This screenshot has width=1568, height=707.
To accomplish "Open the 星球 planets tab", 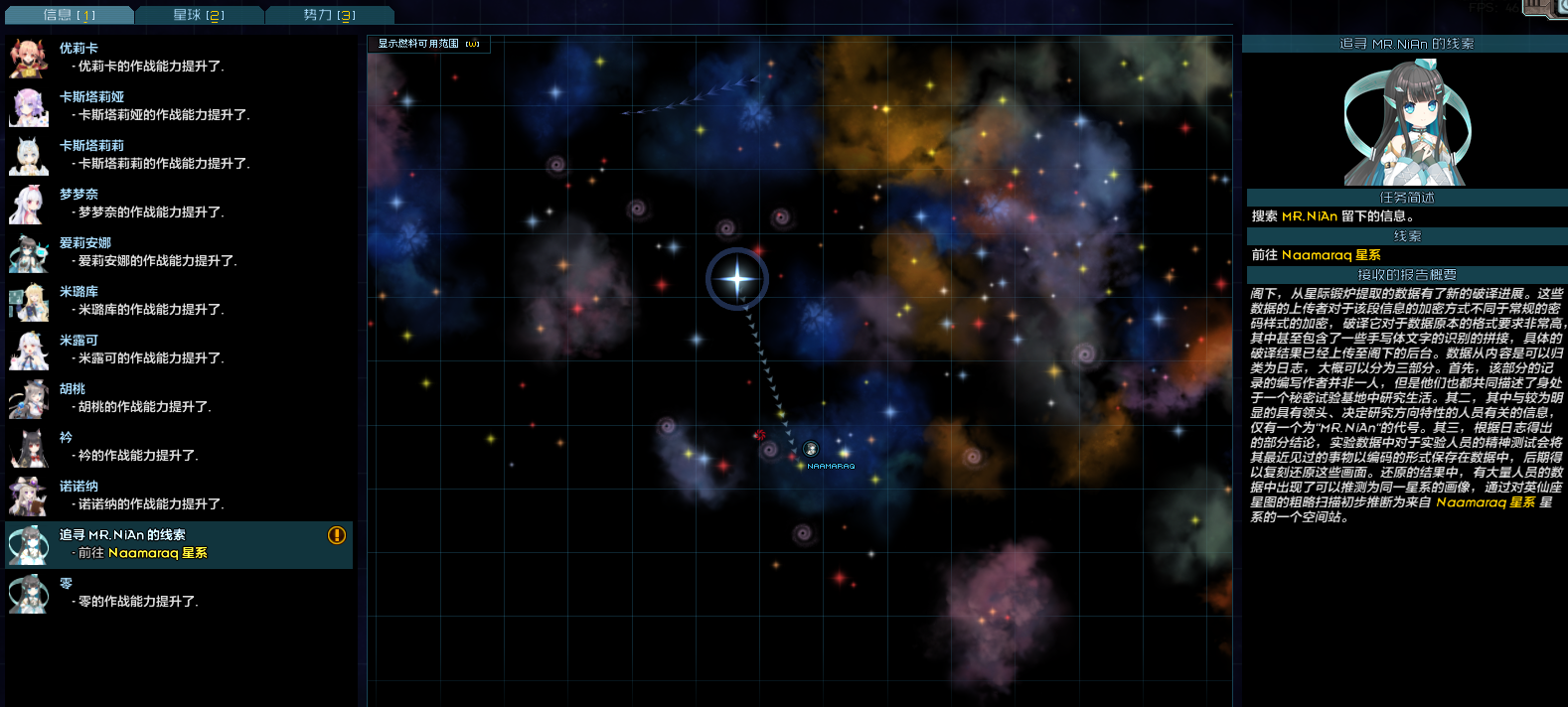I will click(199, 15).
